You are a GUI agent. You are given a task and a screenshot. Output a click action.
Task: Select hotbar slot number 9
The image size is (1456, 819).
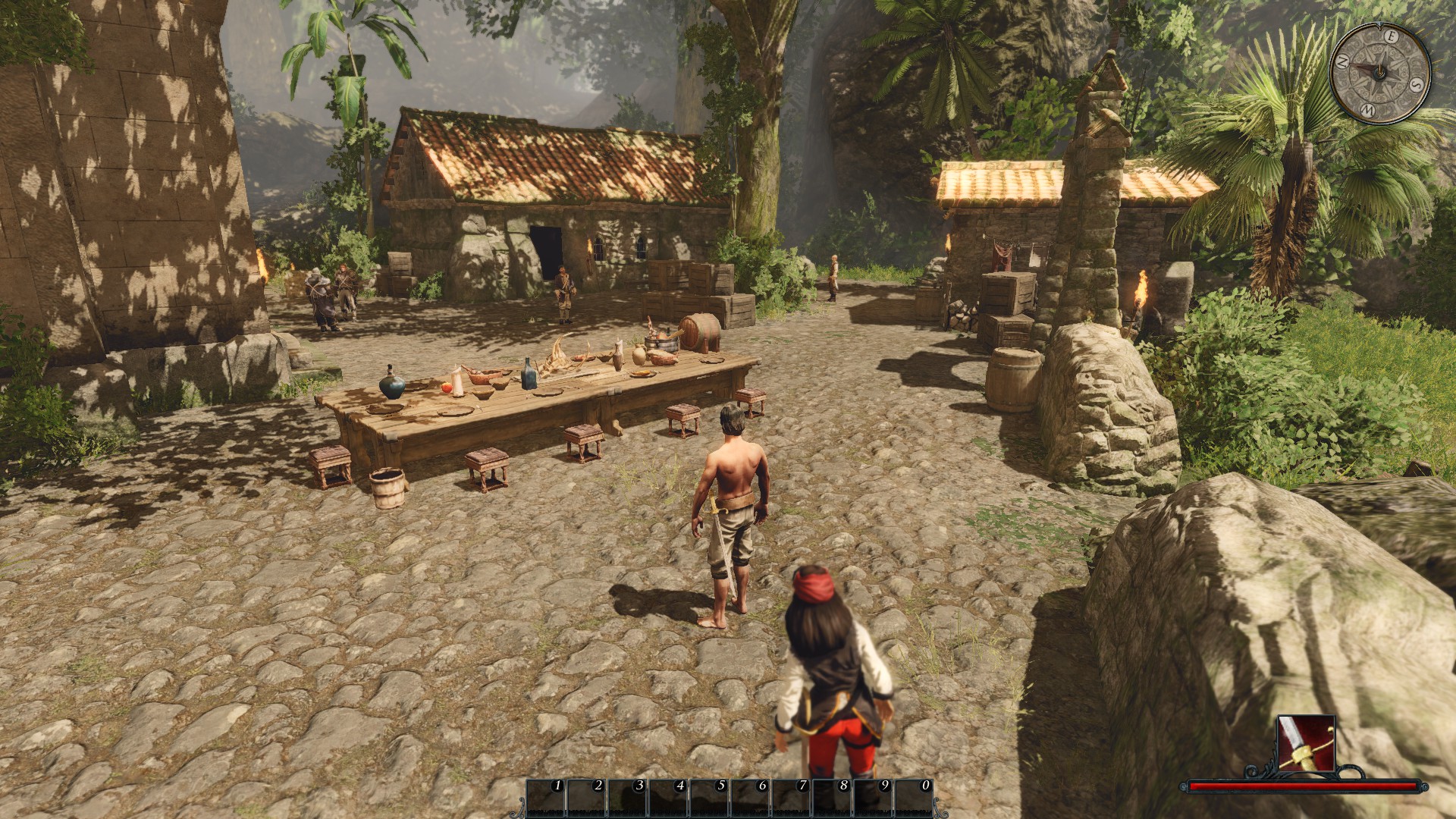(x=874, y=797)
